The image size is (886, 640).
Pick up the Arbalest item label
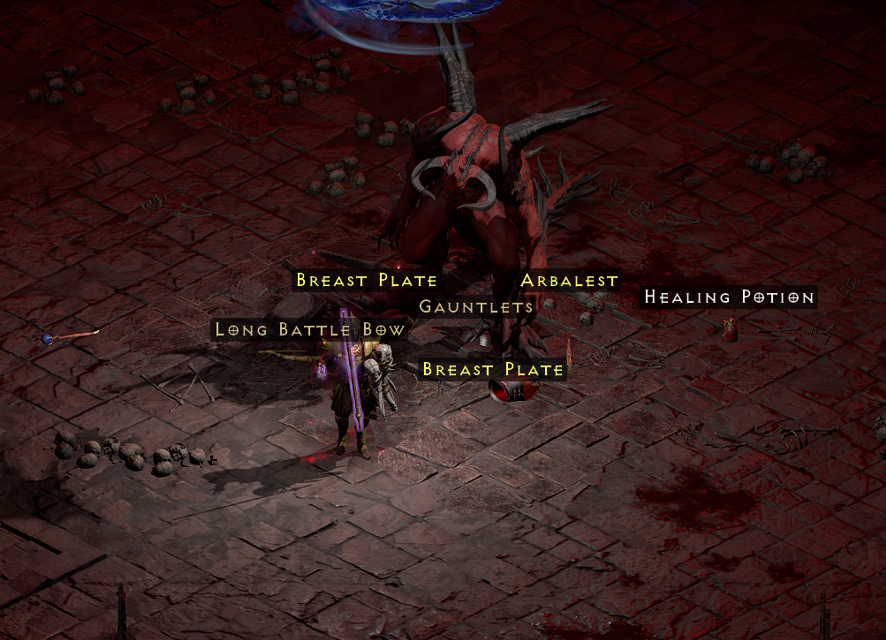(569, 281)
